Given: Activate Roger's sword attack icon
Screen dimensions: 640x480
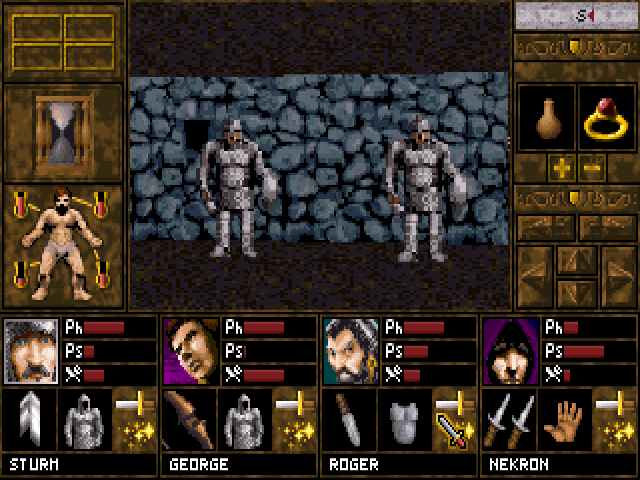Looking at the screenshot, I should 453,431.
